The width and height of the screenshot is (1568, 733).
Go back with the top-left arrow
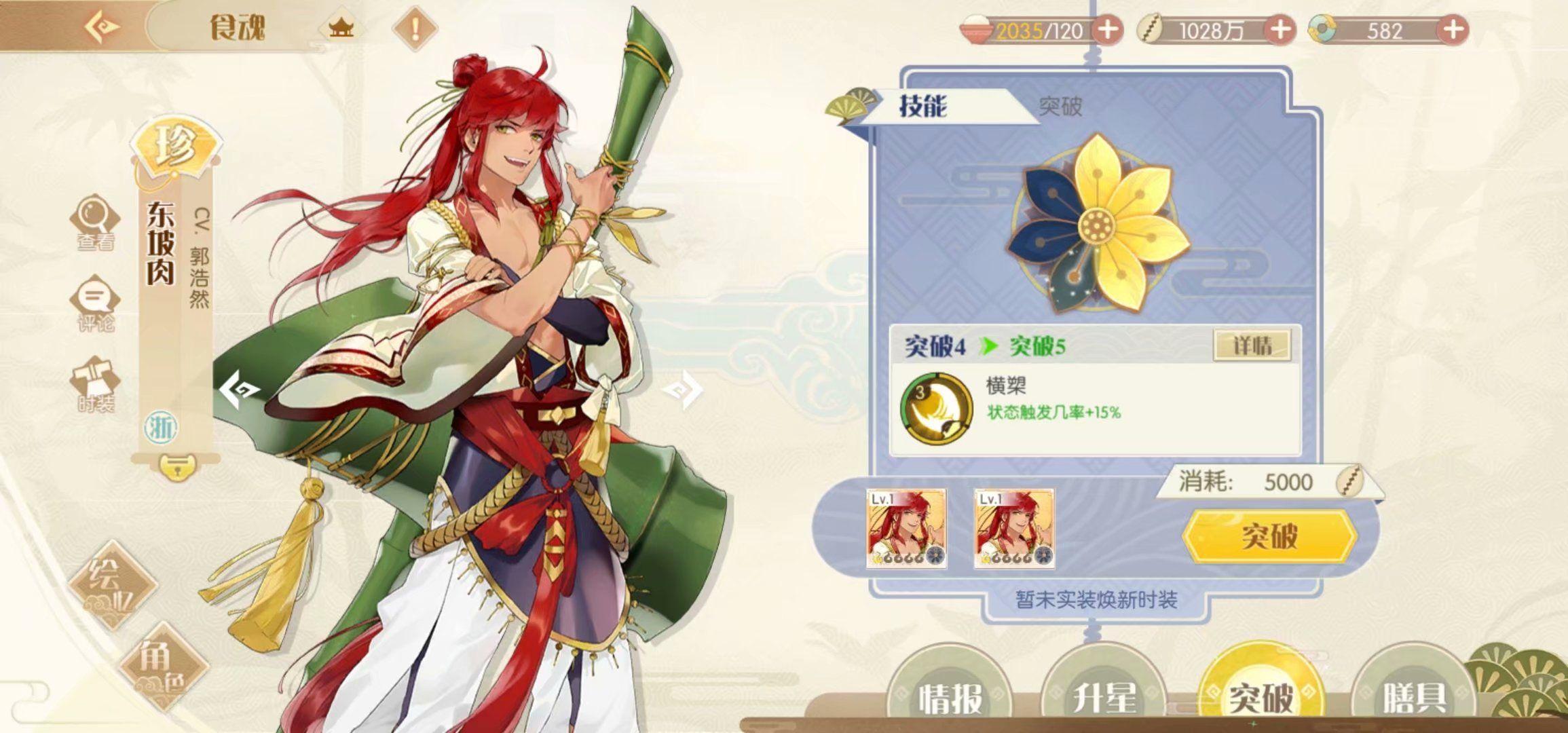[102, 27]
